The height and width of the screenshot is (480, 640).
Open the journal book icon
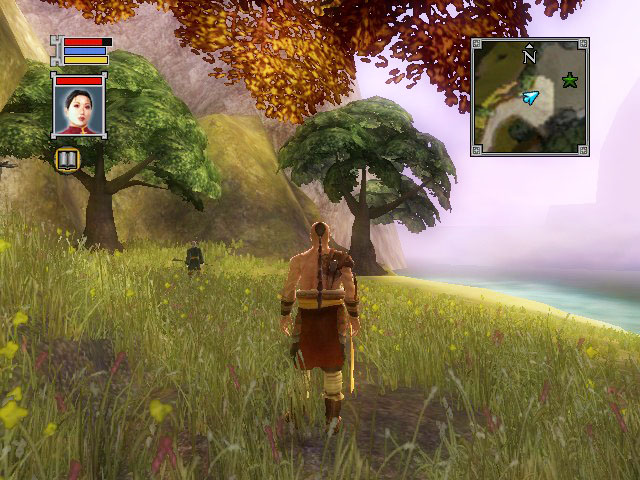pyautogui.click(x=67, y=159)
